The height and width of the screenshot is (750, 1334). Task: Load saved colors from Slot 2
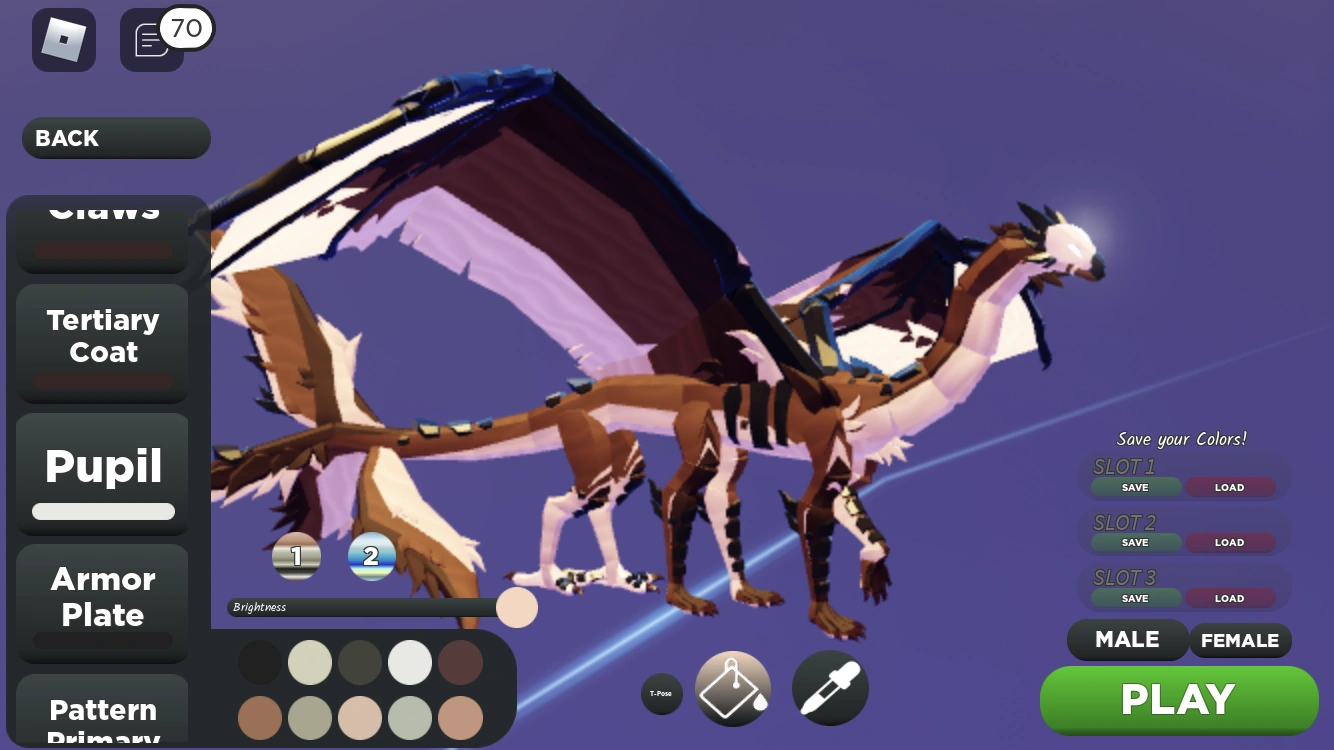(x=1230, y=542)
